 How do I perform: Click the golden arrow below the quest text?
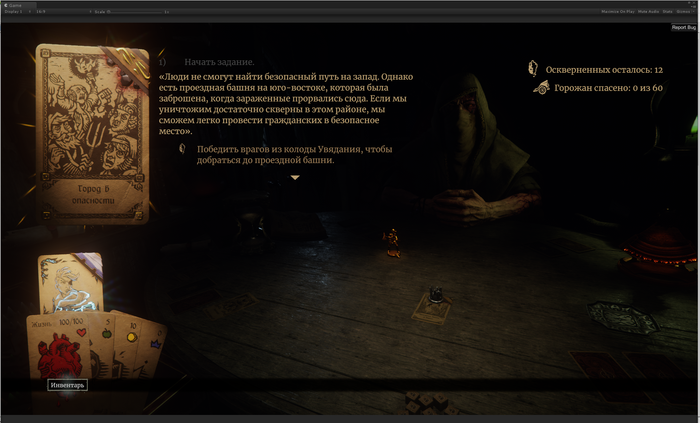pos(295,178)
